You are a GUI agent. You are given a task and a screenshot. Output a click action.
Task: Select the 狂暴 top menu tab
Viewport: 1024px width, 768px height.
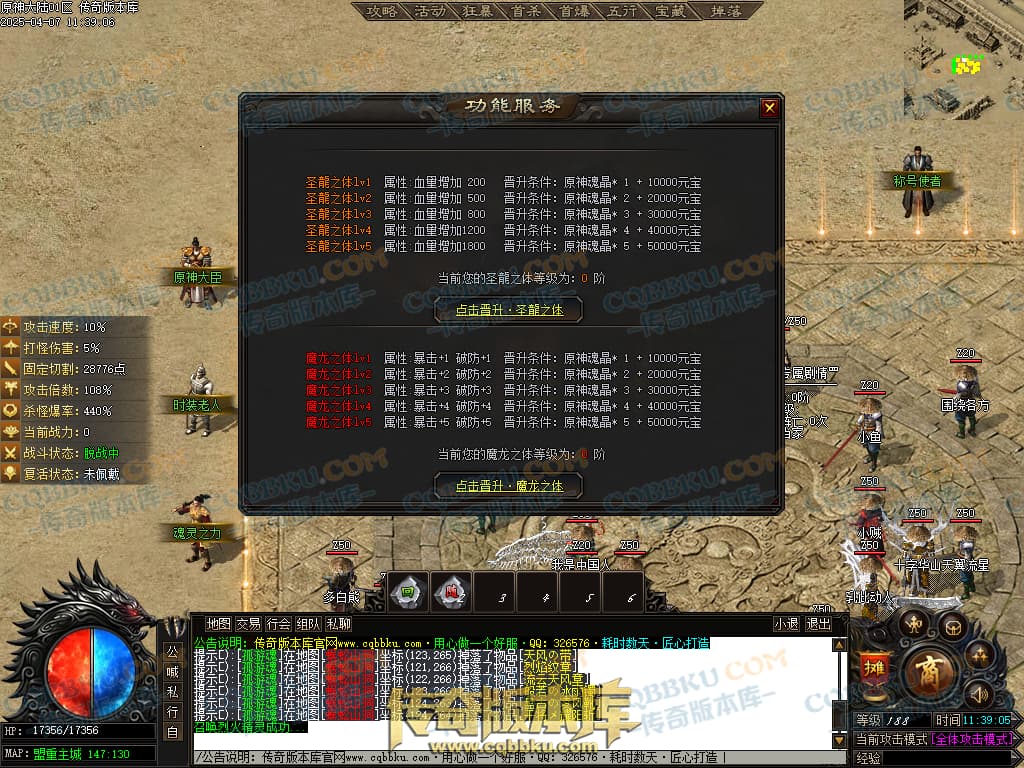point(479,12)
